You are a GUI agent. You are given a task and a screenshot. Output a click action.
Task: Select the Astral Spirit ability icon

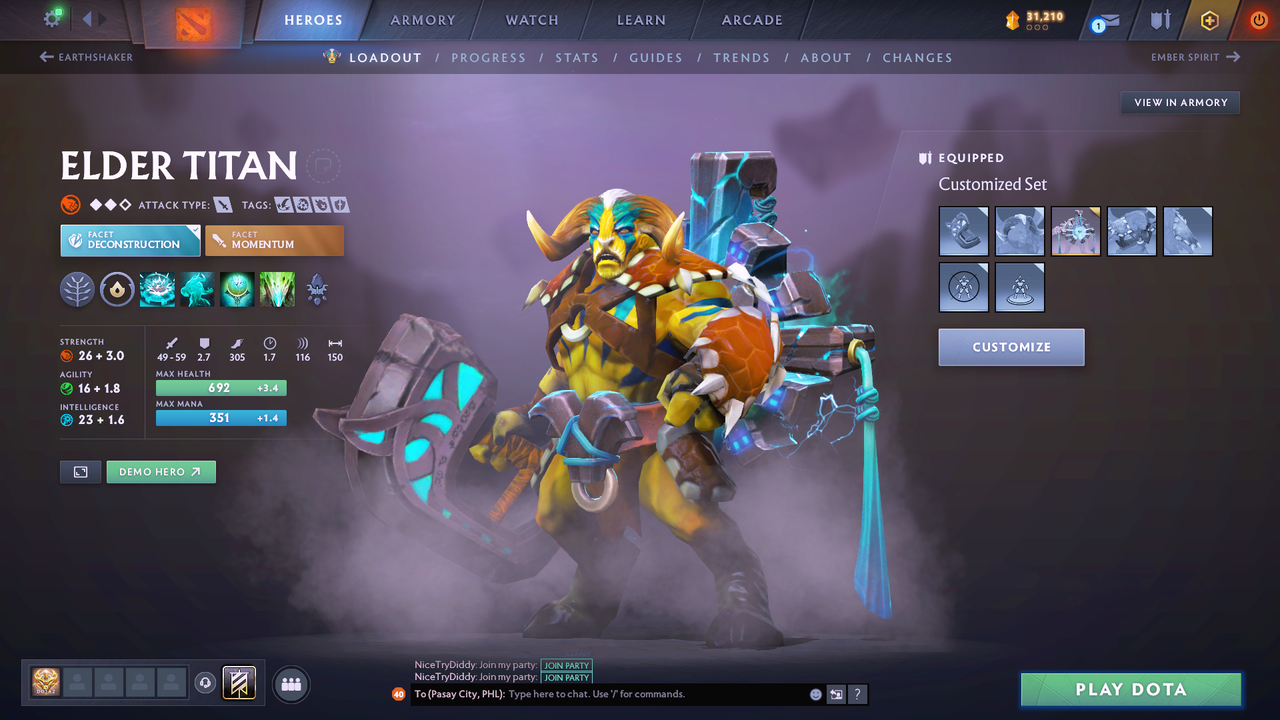197,290
